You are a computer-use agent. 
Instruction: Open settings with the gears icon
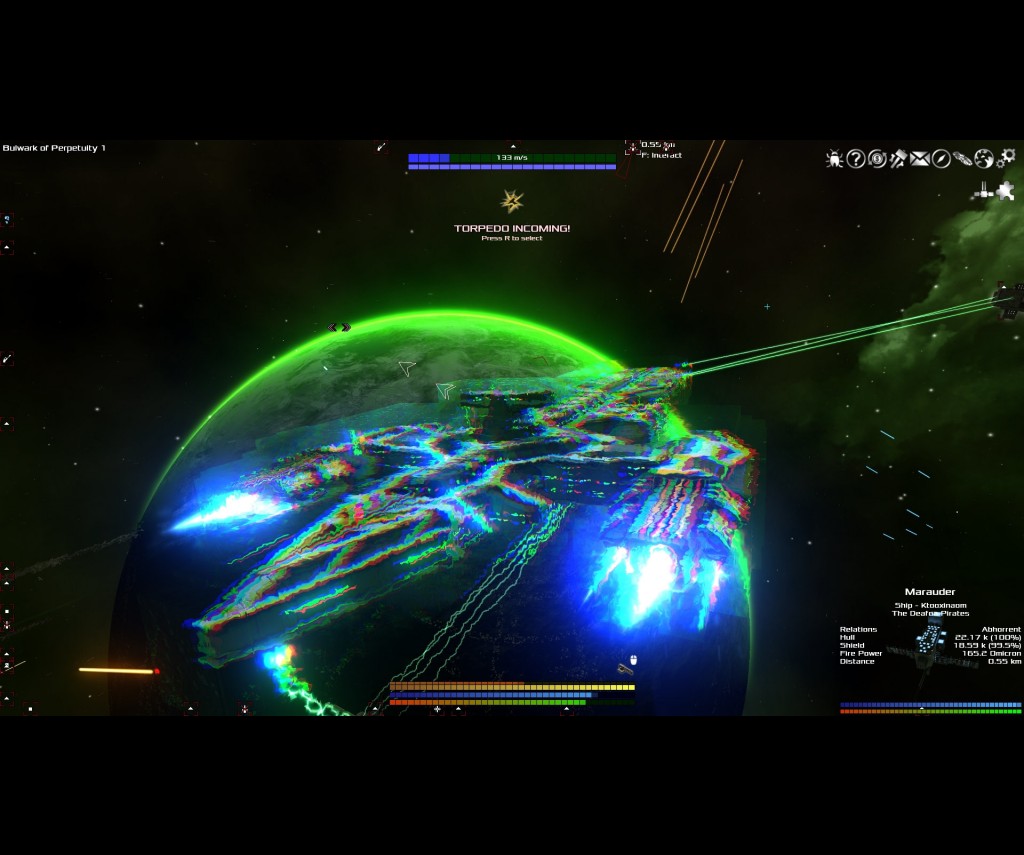click(x=1006, y=158)
